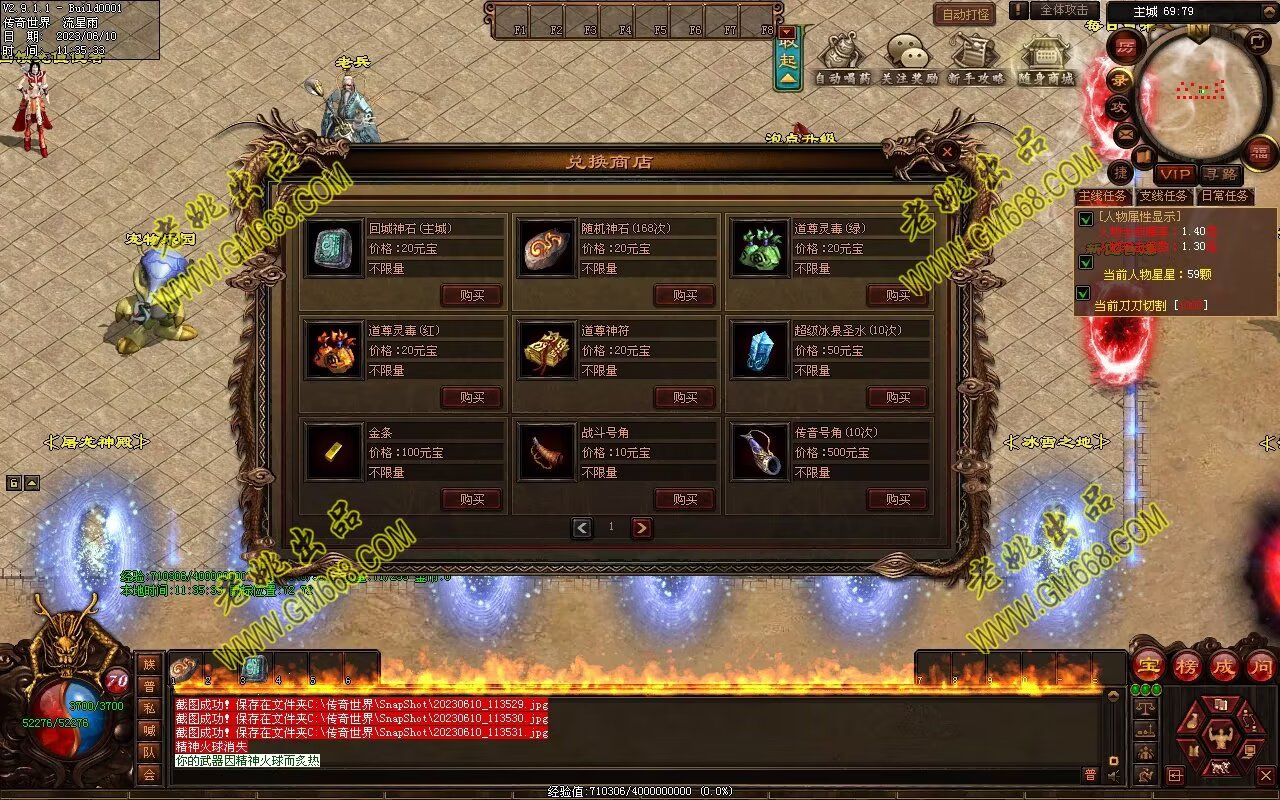Buy the 回城神石 (主城) item
The height and width of the screenshot is (800, 1280).
(x=471, y=295)
